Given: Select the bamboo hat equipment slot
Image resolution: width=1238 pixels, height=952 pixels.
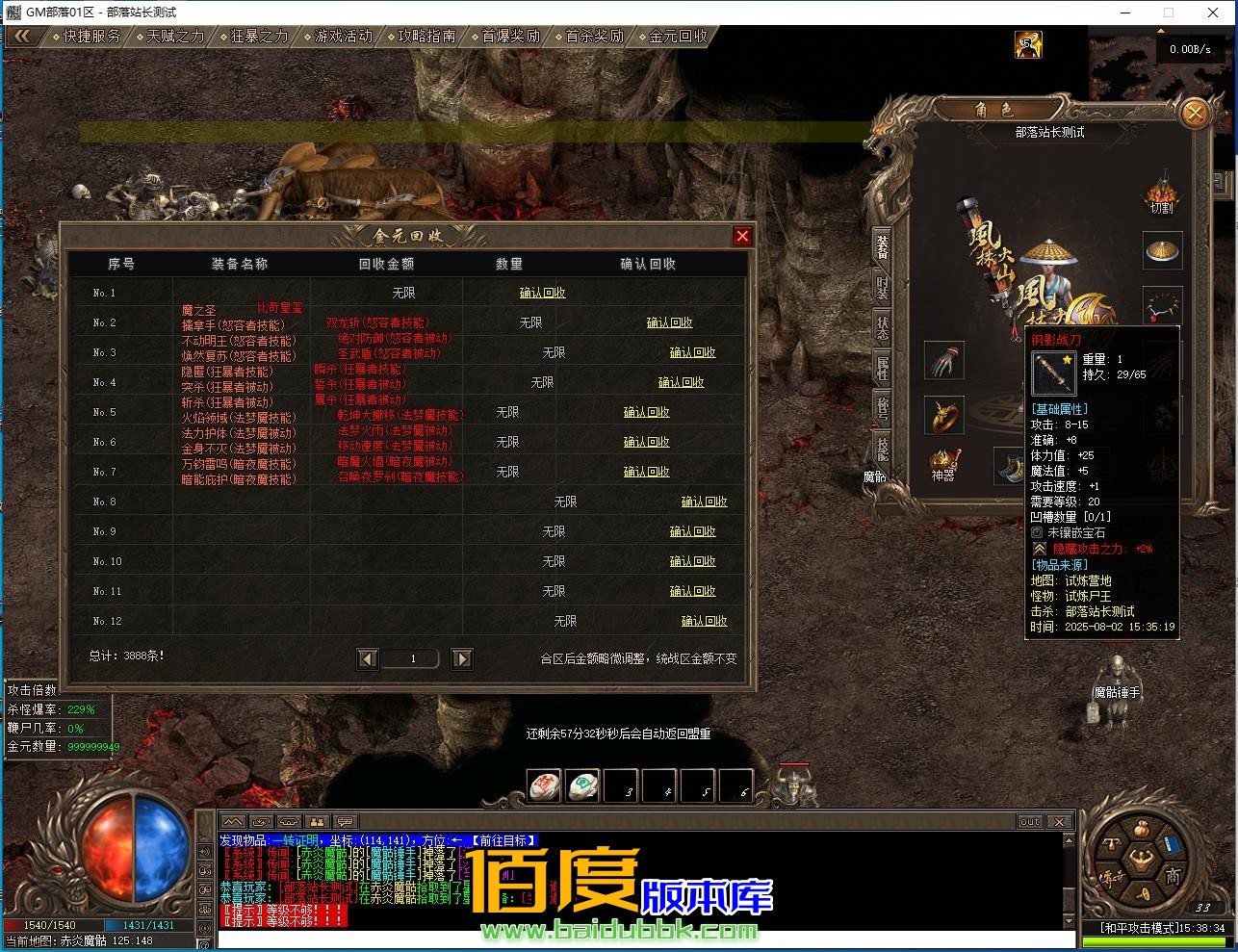Looking at the screenshot, I should click(x=1163, y=250).
